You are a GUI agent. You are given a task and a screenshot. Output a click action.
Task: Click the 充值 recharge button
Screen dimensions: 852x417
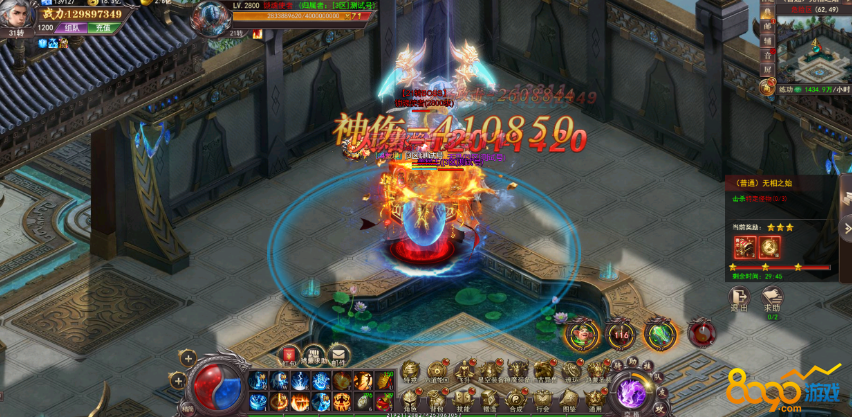(105, 28)
